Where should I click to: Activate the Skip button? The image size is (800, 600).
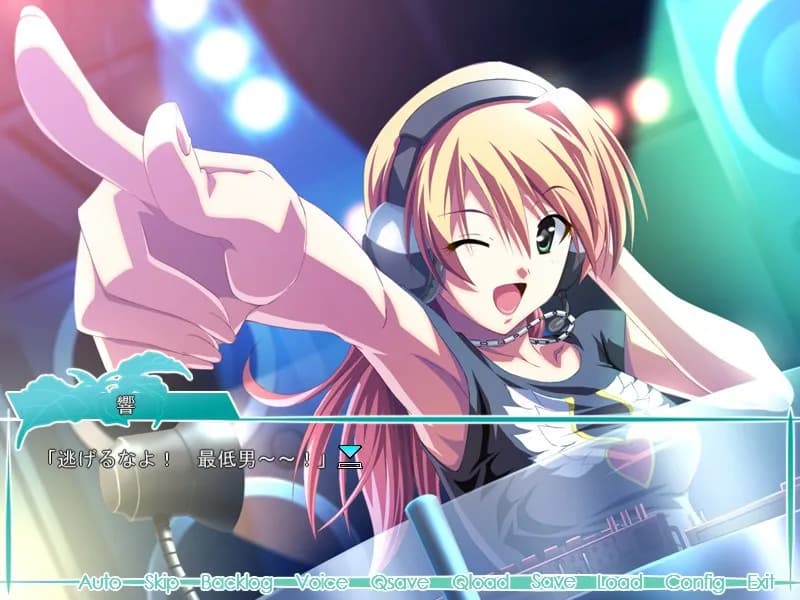[x=161, y=582]
